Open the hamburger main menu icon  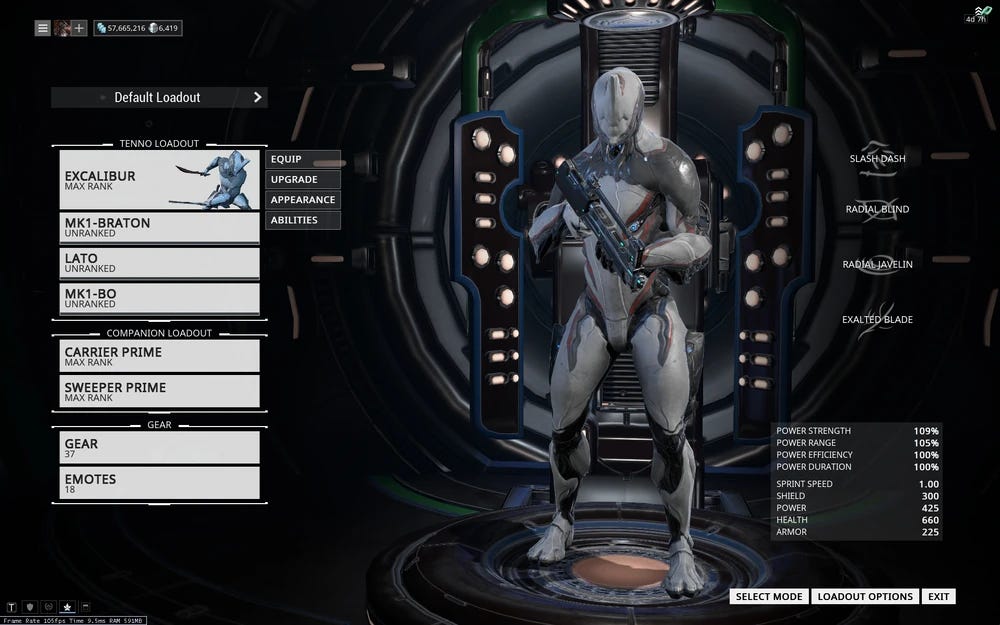(x=43, y=28)
